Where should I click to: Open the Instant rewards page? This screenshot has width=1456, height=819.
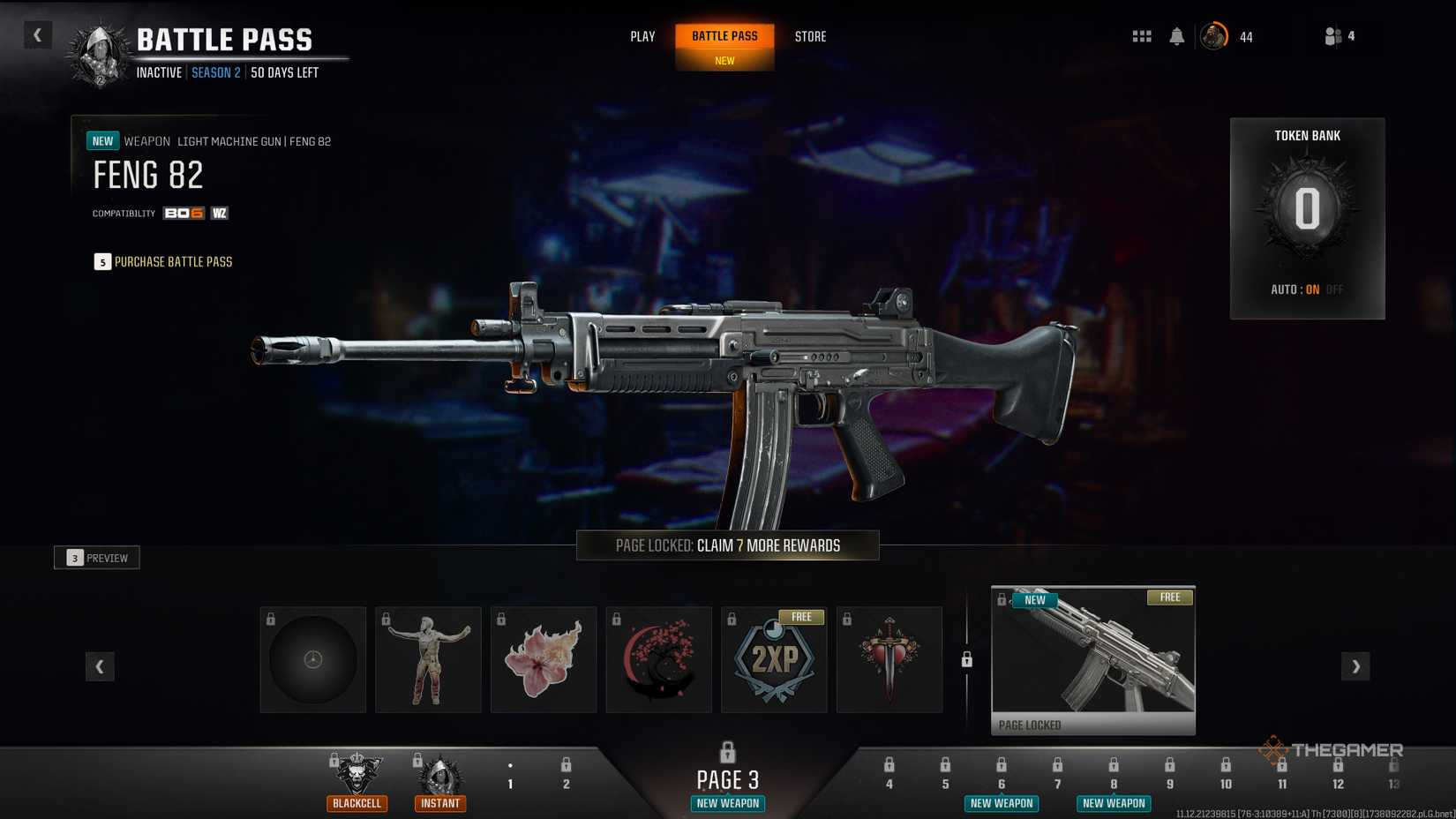pyautogui.click(x=439, y=779)
